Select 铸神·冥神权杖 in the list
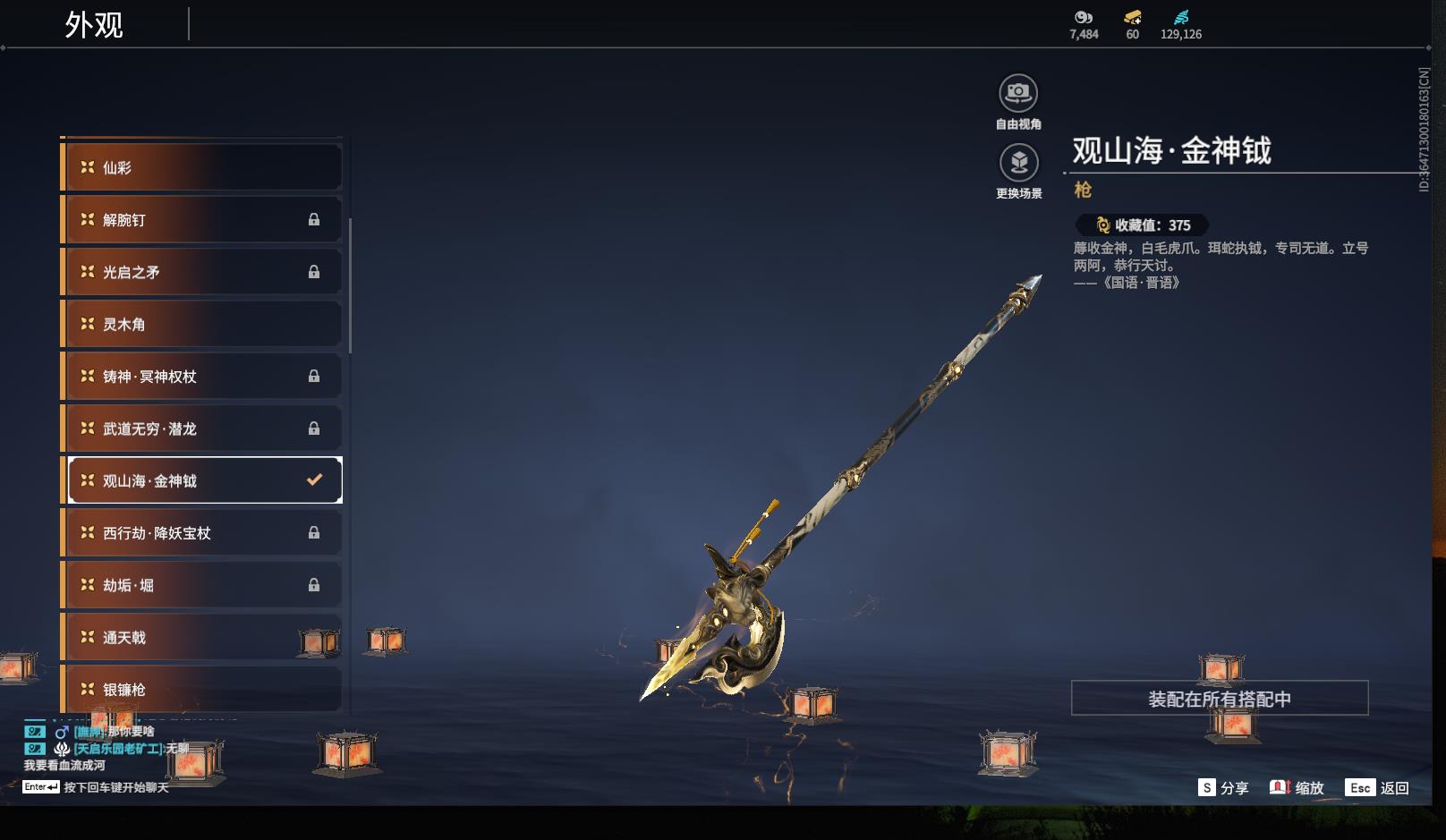This screenshot has height=840, width=1446. point(201,377)
